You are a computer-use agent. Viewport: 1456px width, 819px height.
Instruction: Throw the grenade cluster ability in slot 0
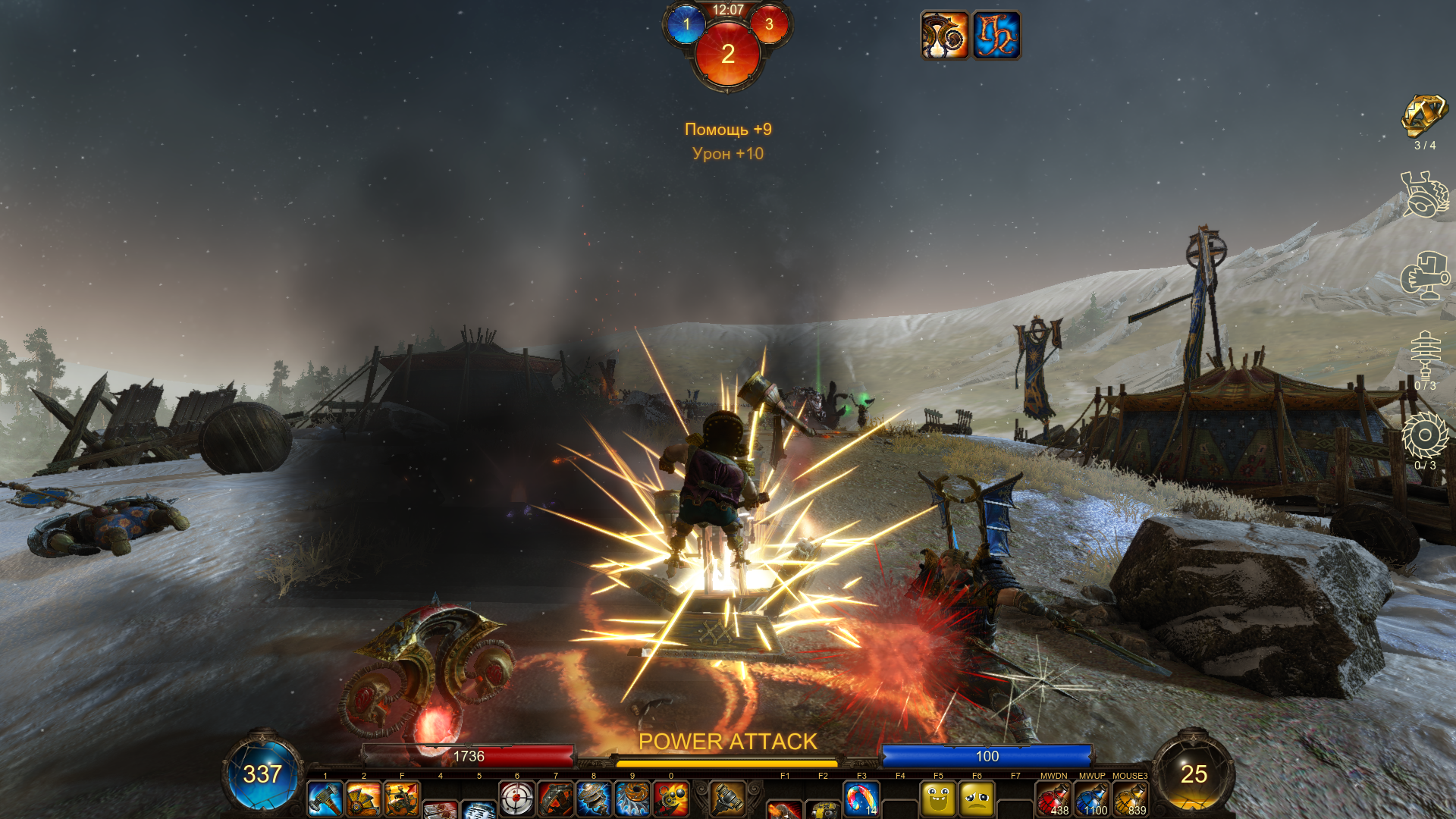coord(671,799)
